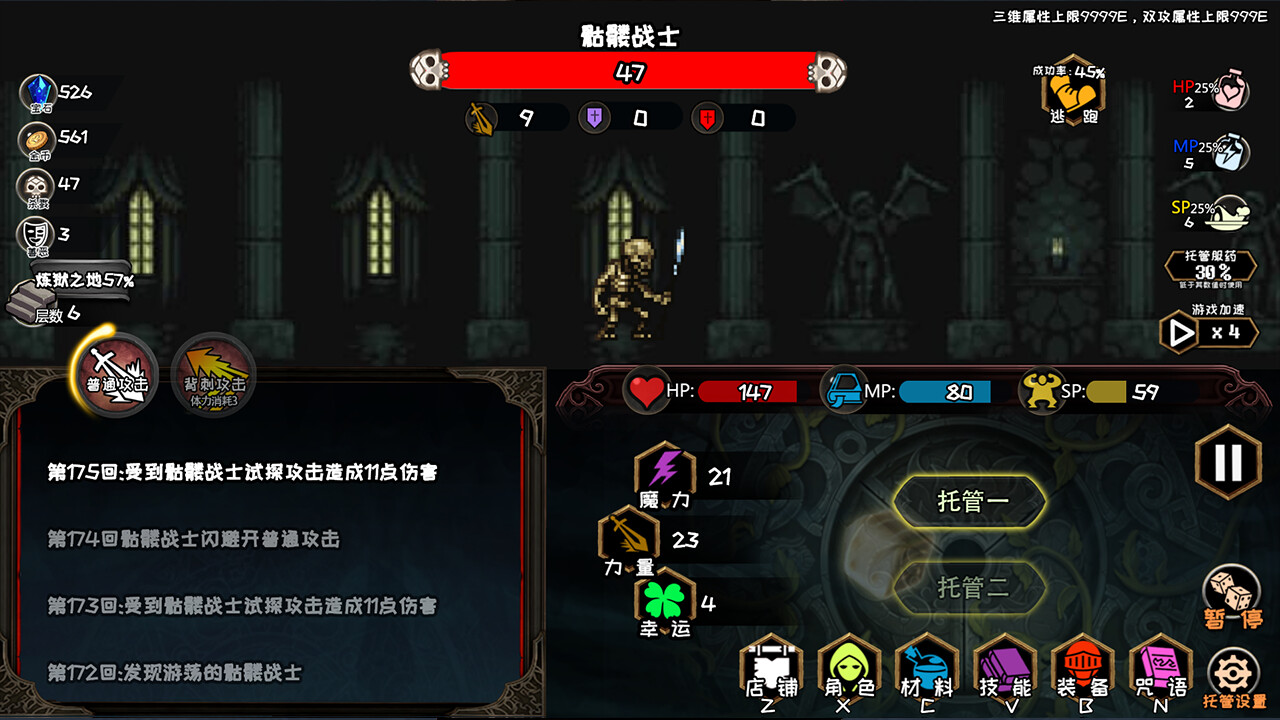Open the 装备 equipment knight icon
1280x720 pixels.
(1082, 668)
